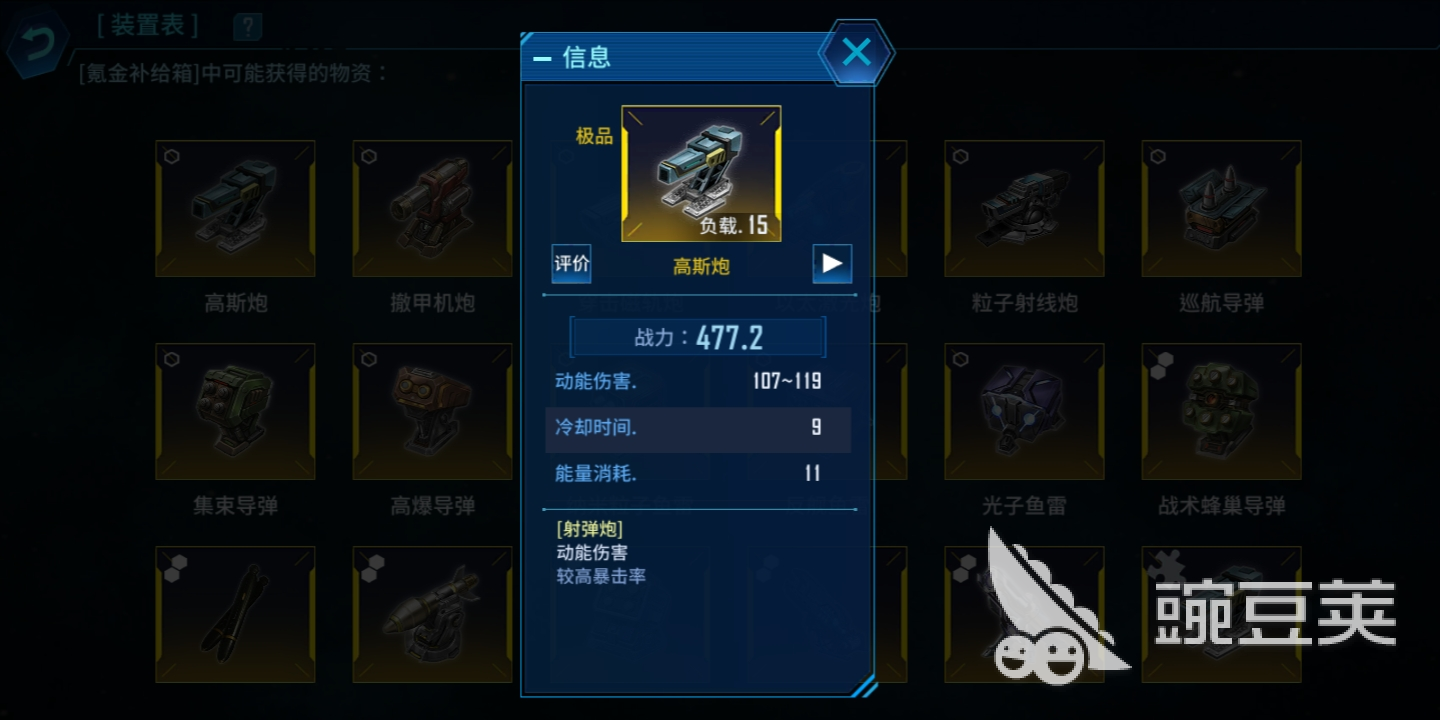
Task: Select the 巡航导弹 missile icon
Action: 1220,207
